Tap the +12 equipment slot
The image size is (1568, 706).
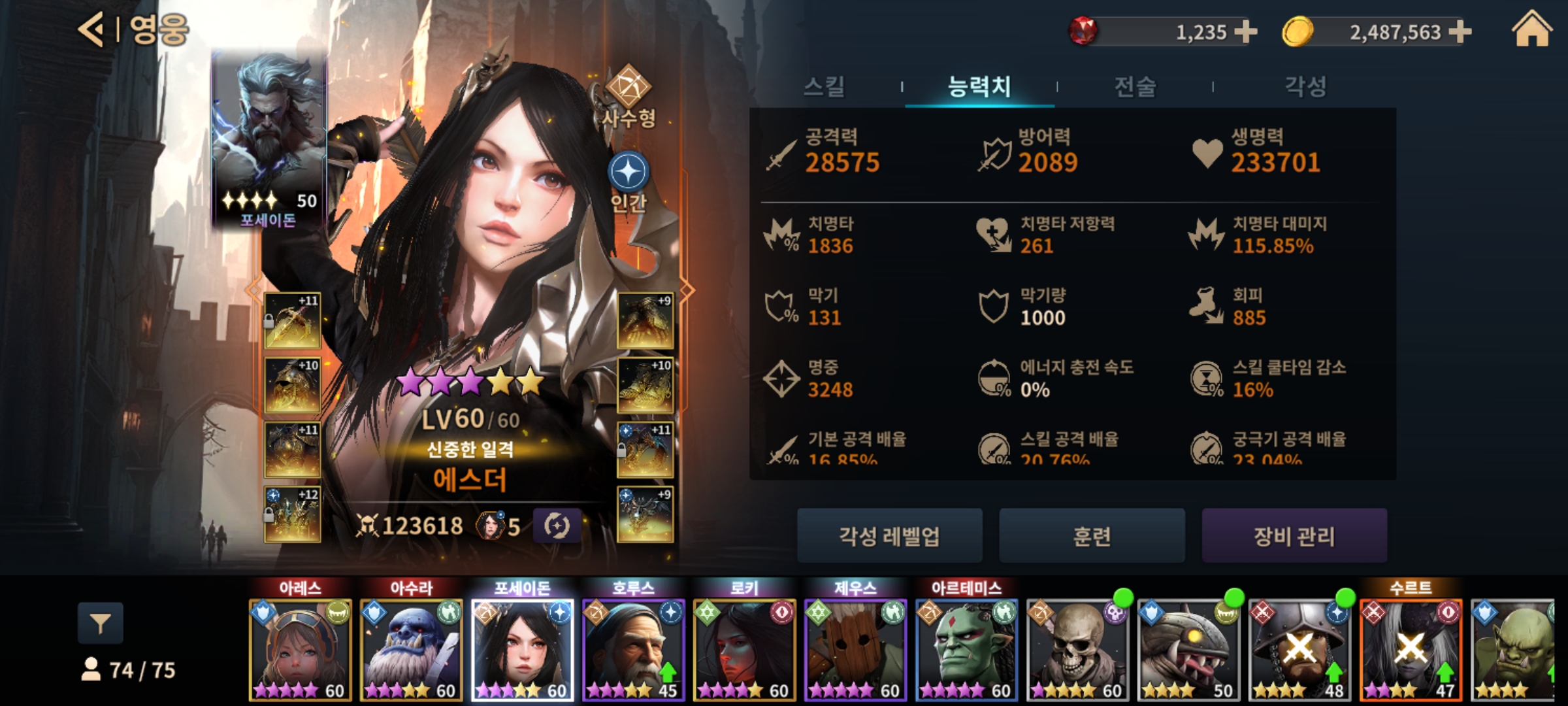(292, 514)
